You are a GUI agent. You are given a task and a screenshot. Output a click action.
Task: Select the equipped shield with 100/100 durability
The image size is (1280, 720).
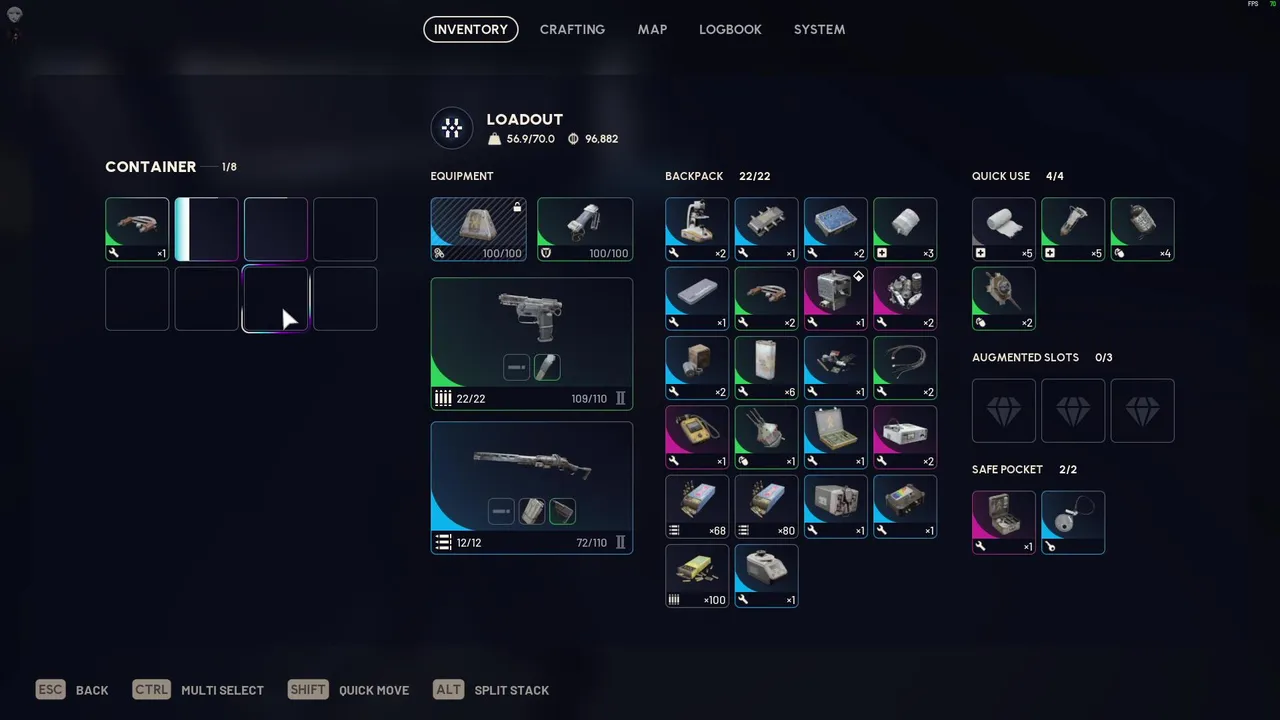585,229
